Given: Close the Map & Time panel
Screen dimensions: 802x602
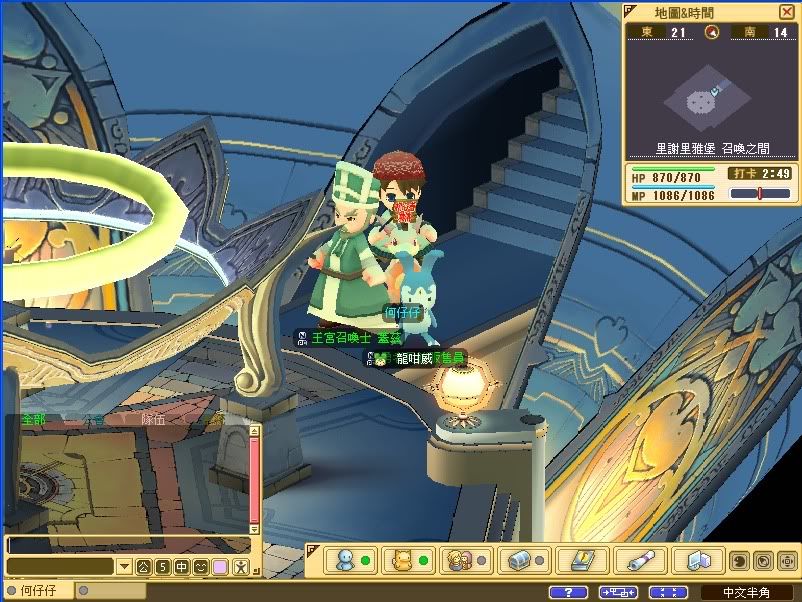Looking at the screenshot, I should click(x=786, y=12).
